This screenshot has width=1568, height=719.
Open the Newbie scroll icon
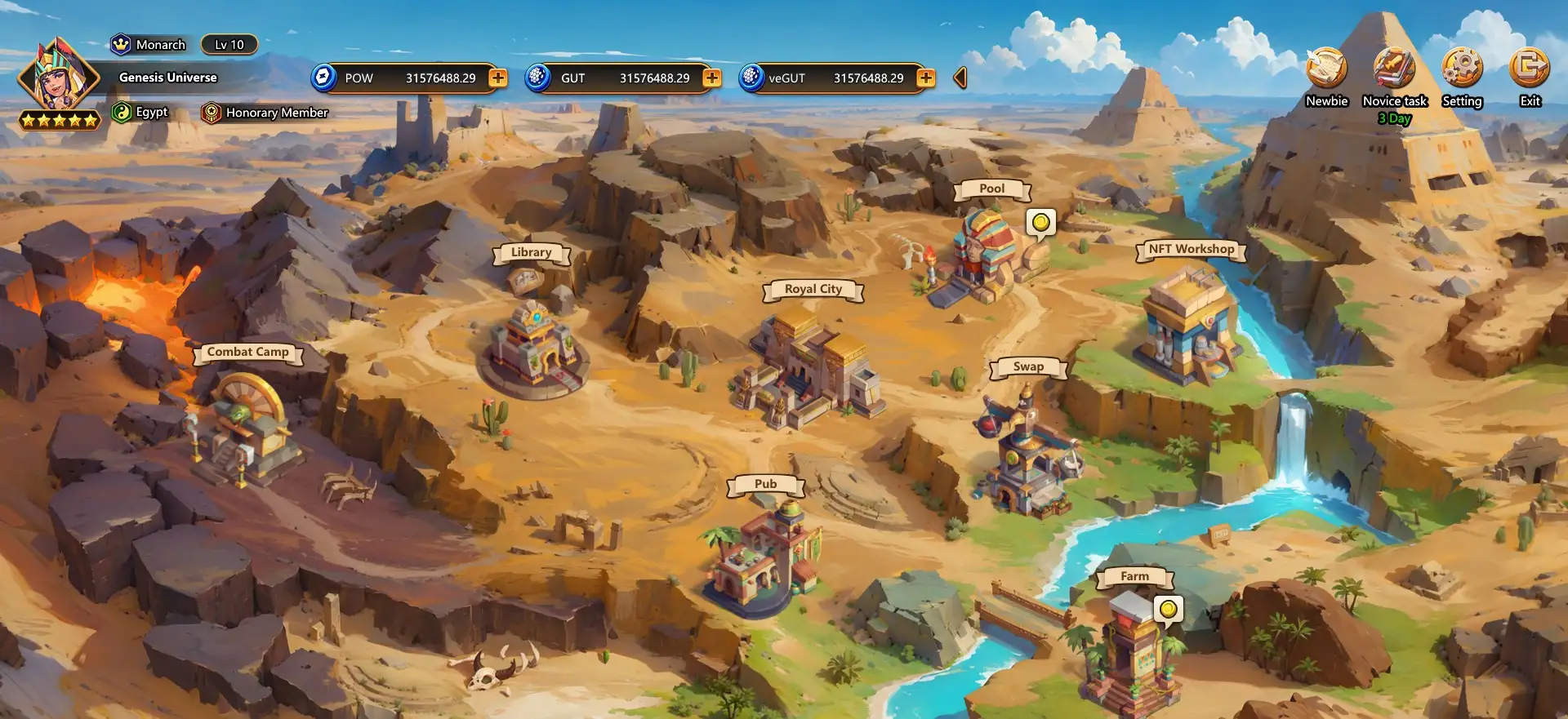coord(1325,69)
